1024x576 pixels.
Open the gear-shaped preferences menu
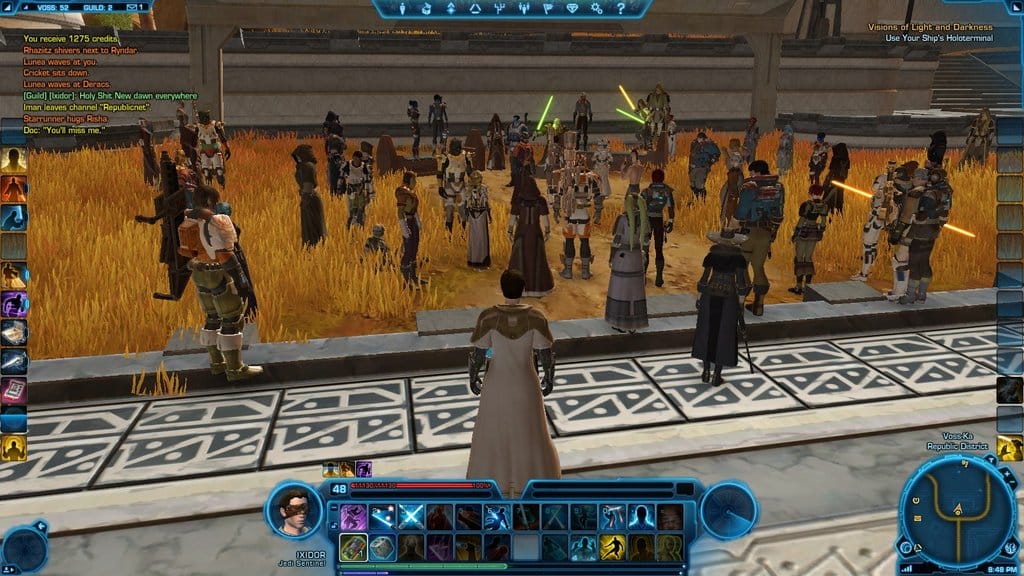596,9
